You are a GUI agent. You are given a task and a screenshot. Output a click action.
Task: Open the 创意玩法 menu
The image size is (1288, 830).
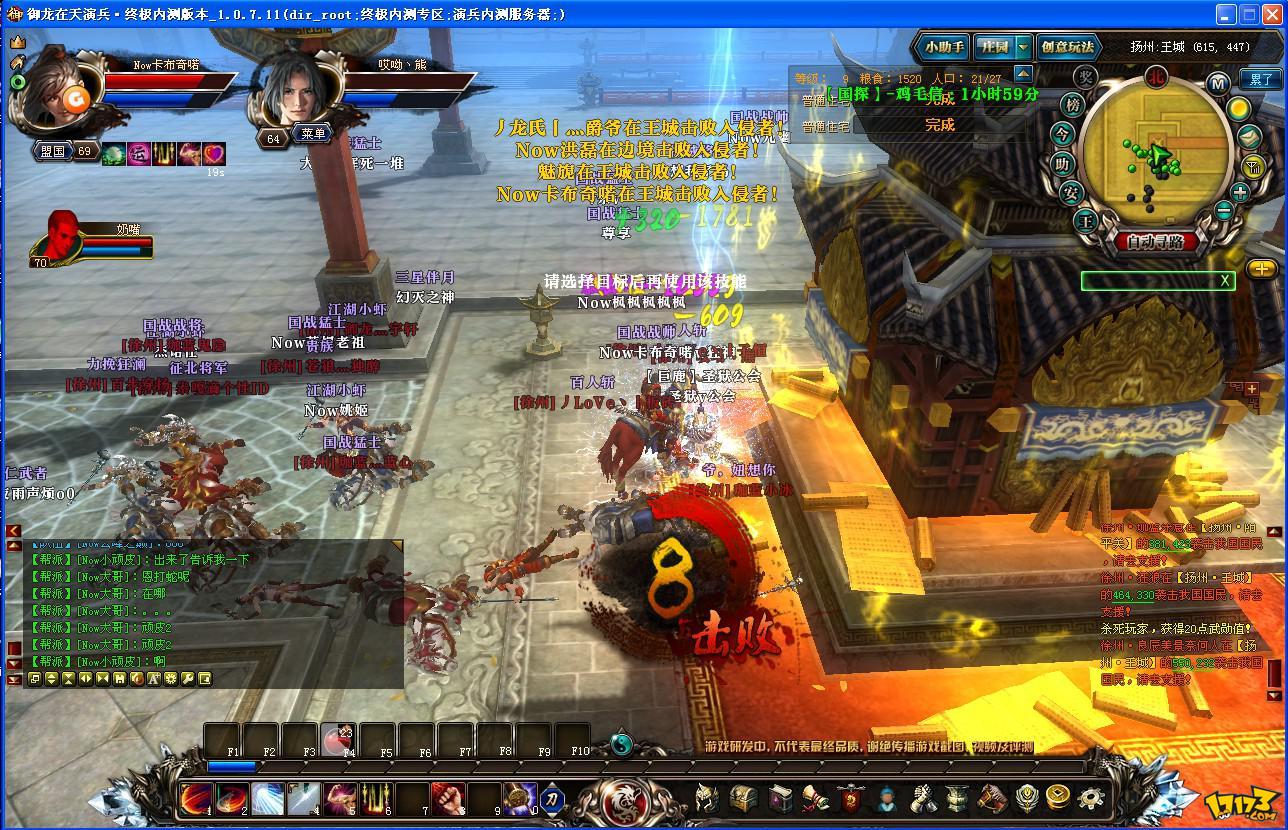click(x=1068, y=47)
